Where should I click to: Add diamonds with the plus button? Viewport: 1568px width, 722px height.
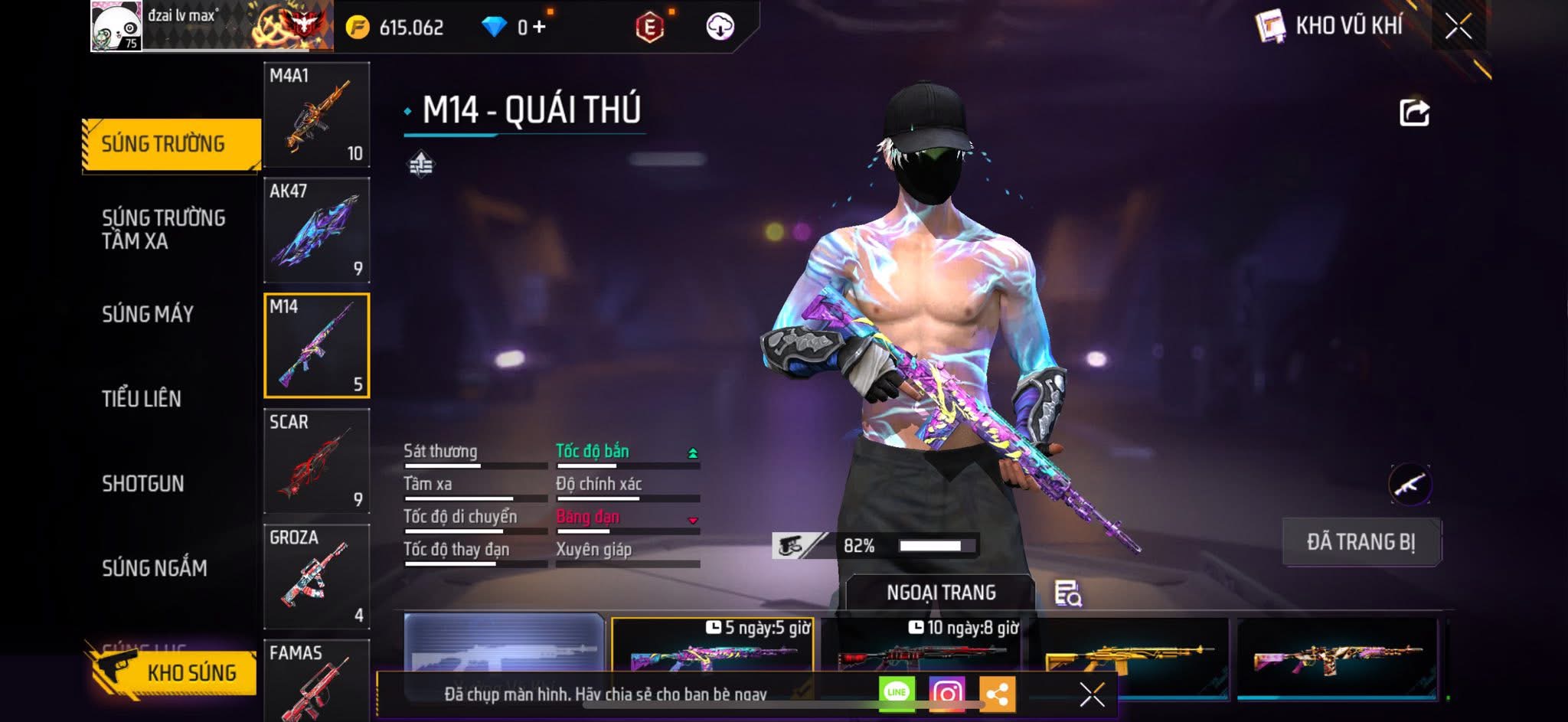click(x=539, y=28)
